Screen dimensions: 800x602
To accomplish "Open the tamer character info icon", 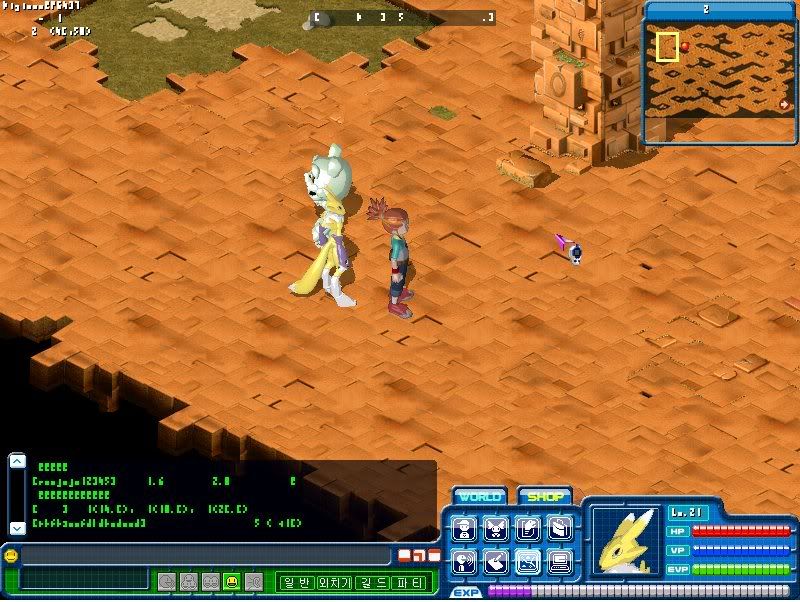I will point(463,529).
